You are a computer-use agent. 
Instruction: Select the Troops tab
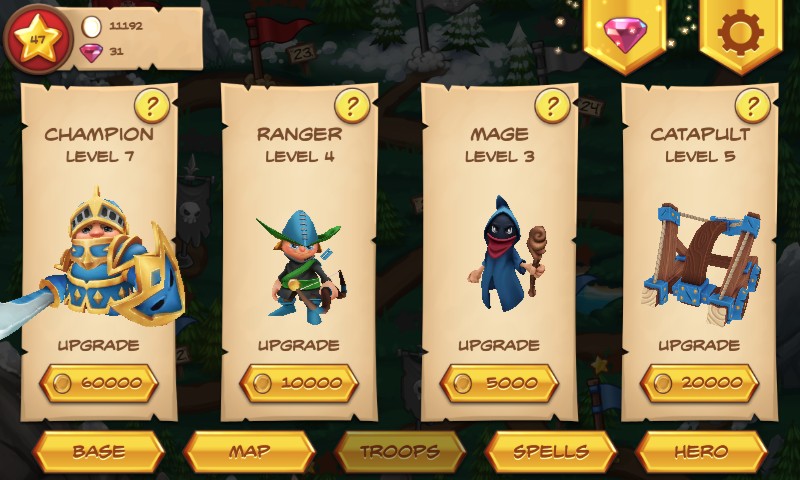point(399,451)
